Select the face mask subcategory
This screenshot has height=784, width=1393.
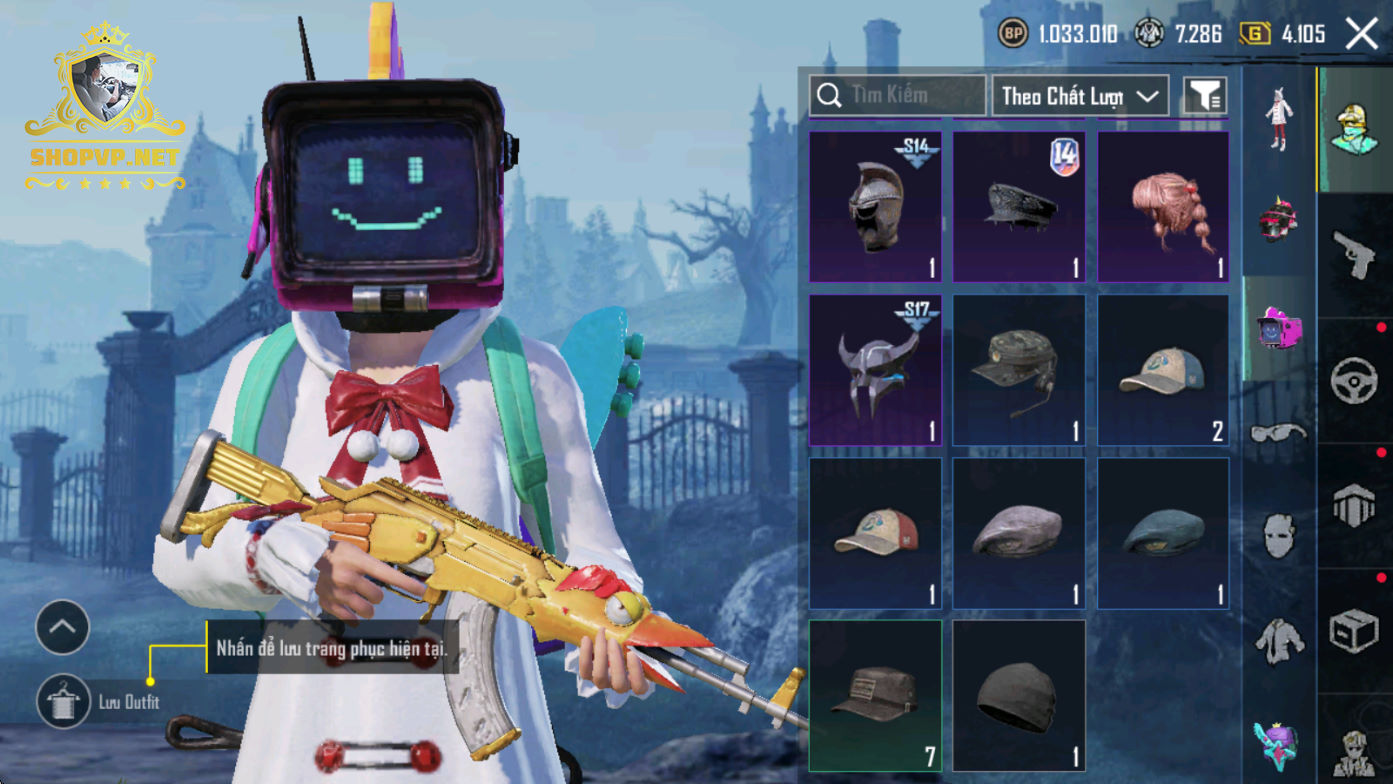pyautogui.click(x=1279, y=536)
